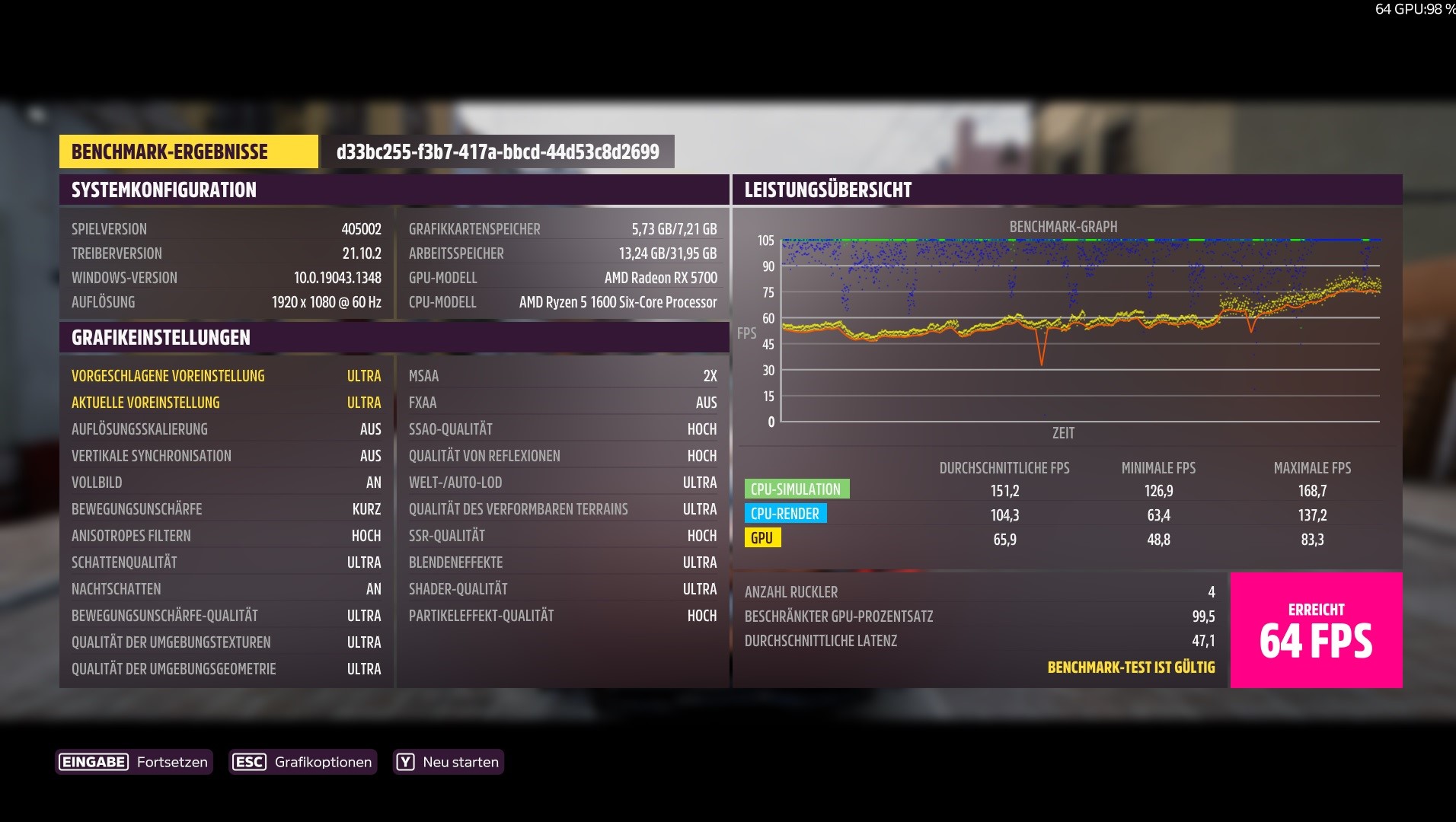Viewport: 1456px width, 822px height.
Task: Select the benchmark ID text field
Action: coord(497,151)
